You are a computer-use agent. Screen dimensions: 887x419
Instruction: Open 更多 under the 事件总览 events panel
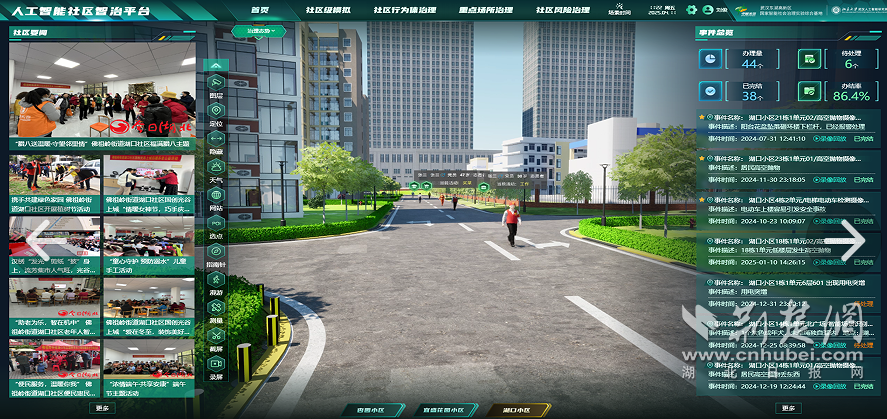(788, 408)
